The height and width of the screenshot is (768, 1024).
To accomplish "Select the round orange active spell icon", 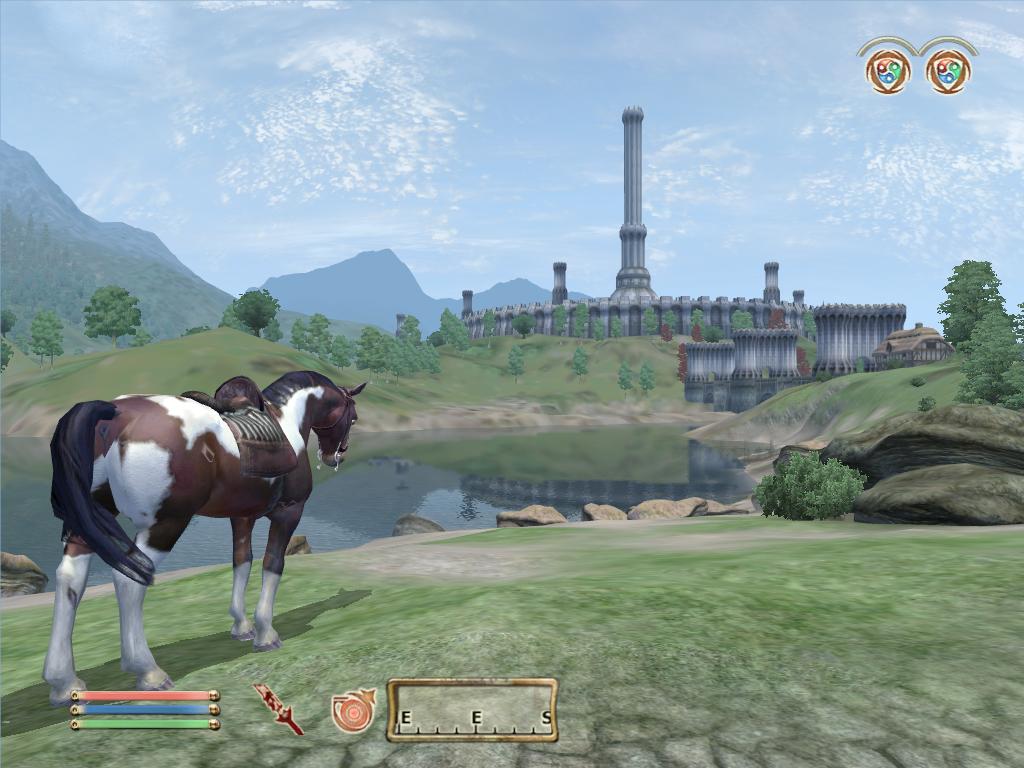I will tap(352, 710).
